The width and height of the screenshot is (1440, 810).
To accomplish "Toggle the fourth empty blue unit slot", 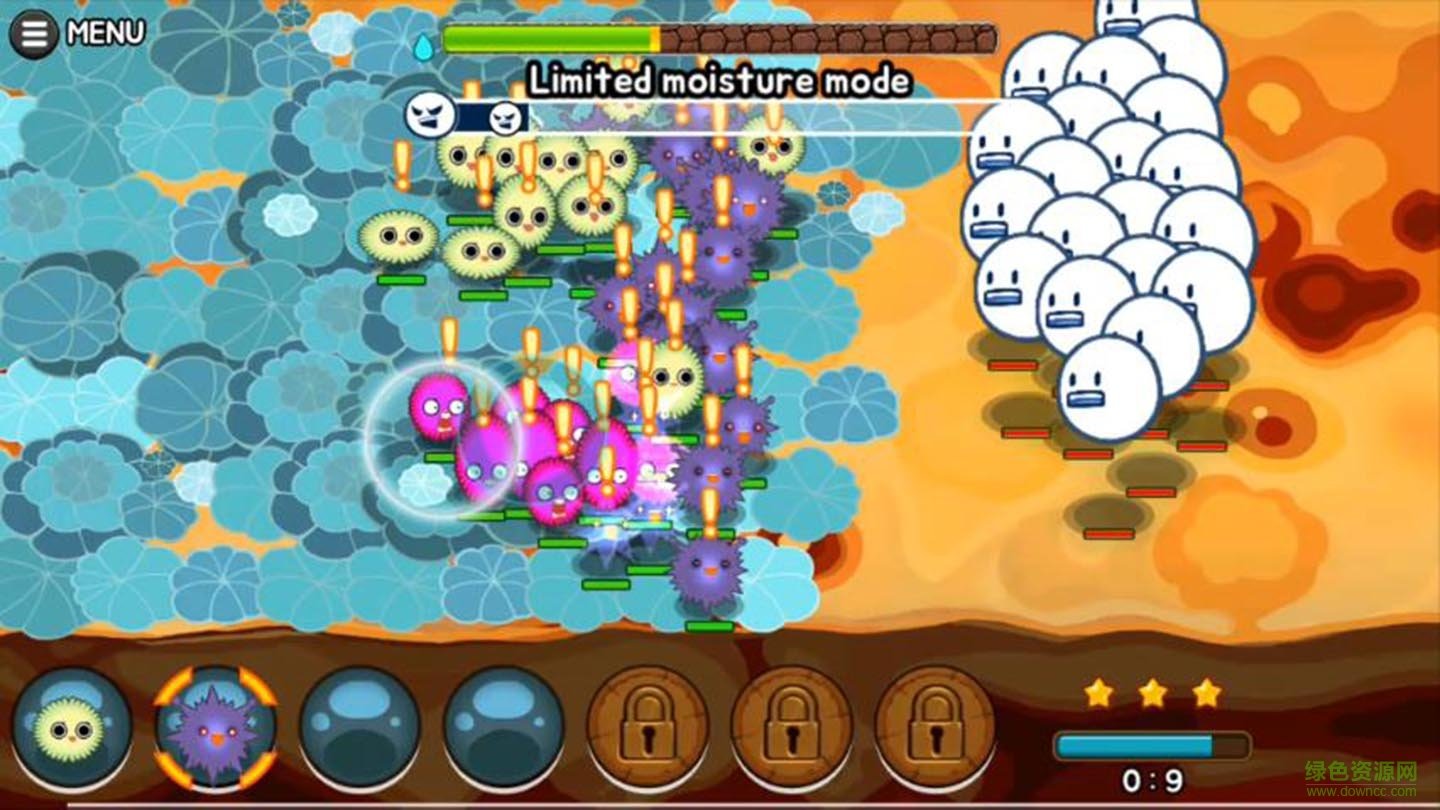I will tap(505, 731).
